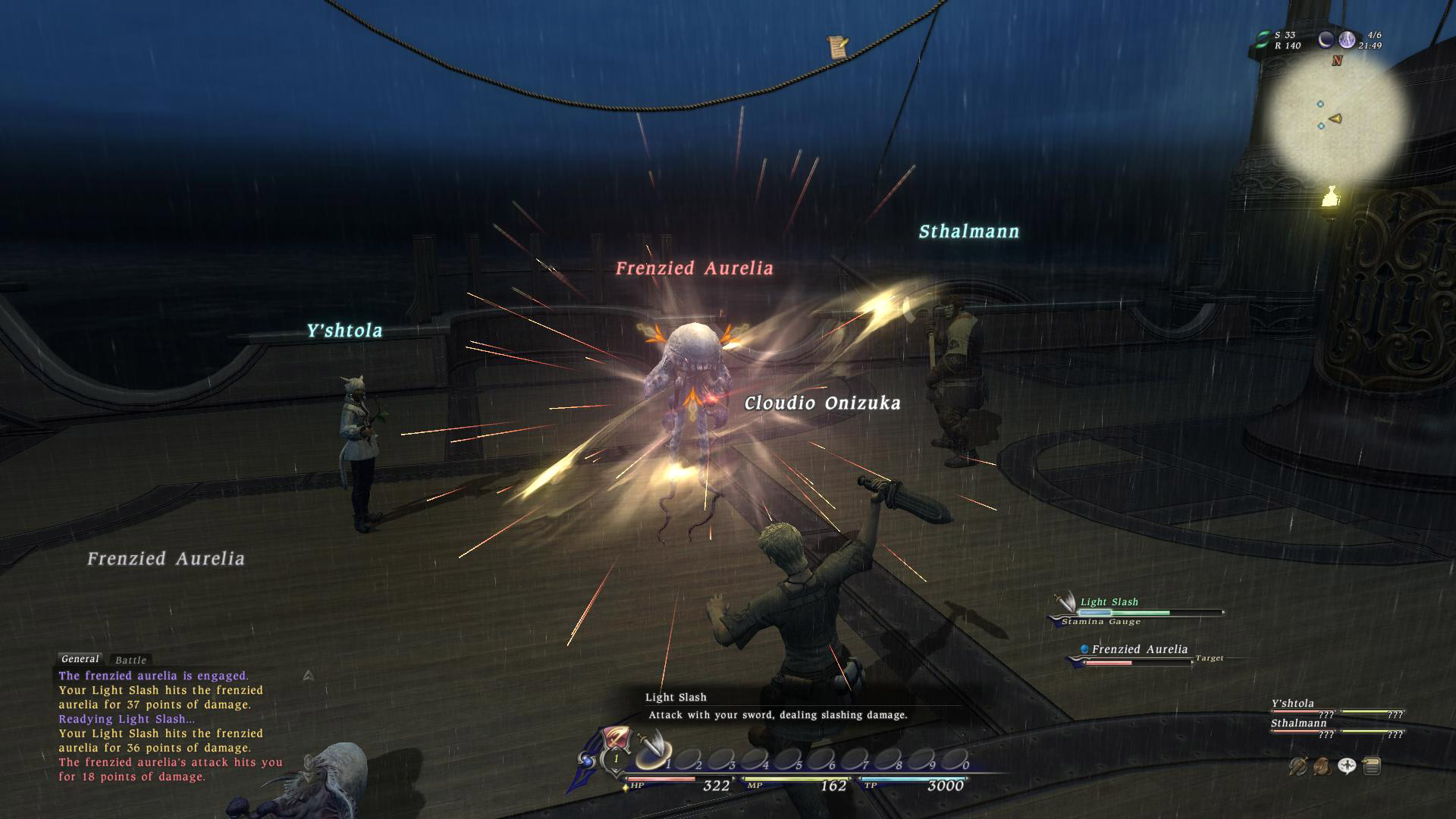Switch to the General chat tab
1456x819 pixels.
coord(80,659)
